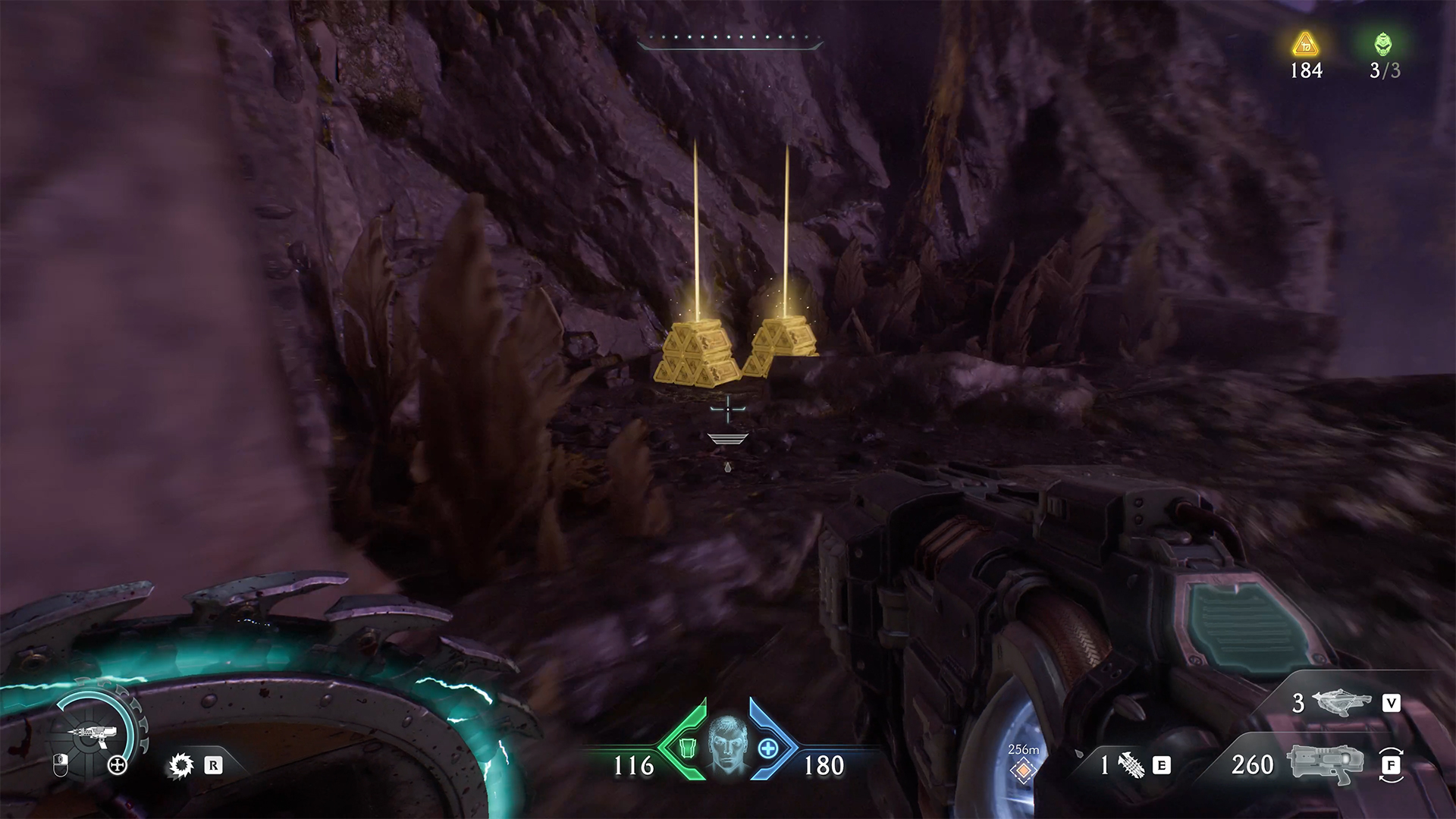Click the cross emblem on the shield dial
1456x819 pixels.
pos(118,765)
